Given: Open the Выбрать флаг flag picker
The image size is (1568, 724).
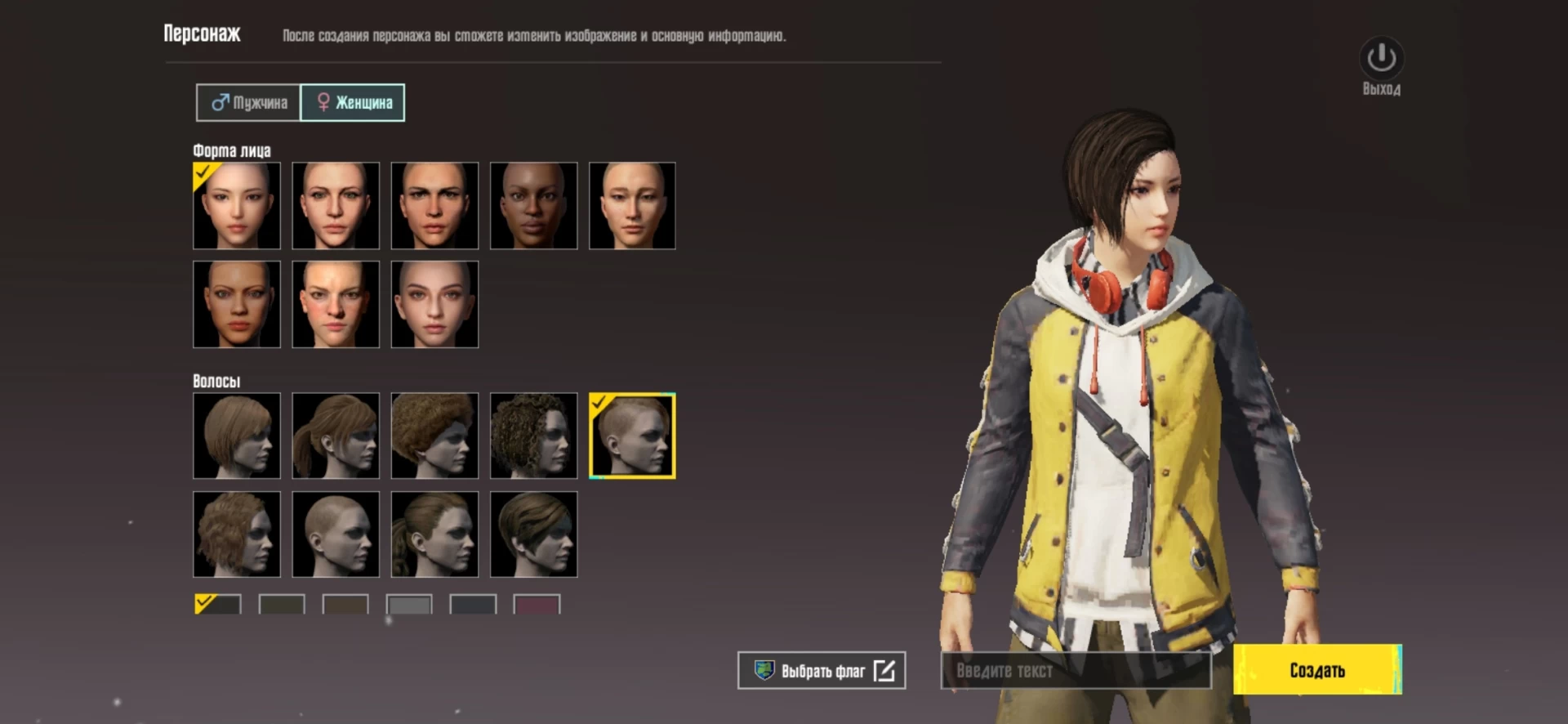Looking at the screenshot, I should [x=822, y=671].
